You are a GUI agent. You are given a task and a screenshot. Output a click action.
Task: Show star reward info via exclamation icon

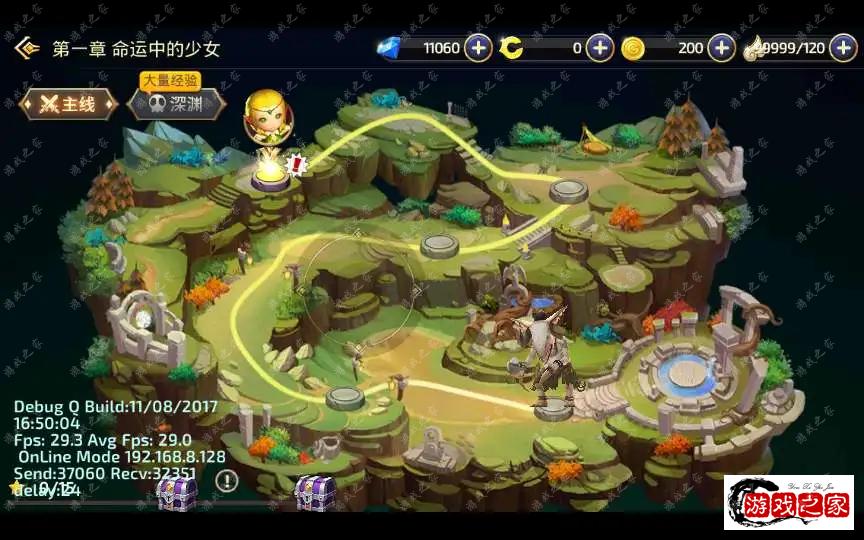tap(227, 481)
